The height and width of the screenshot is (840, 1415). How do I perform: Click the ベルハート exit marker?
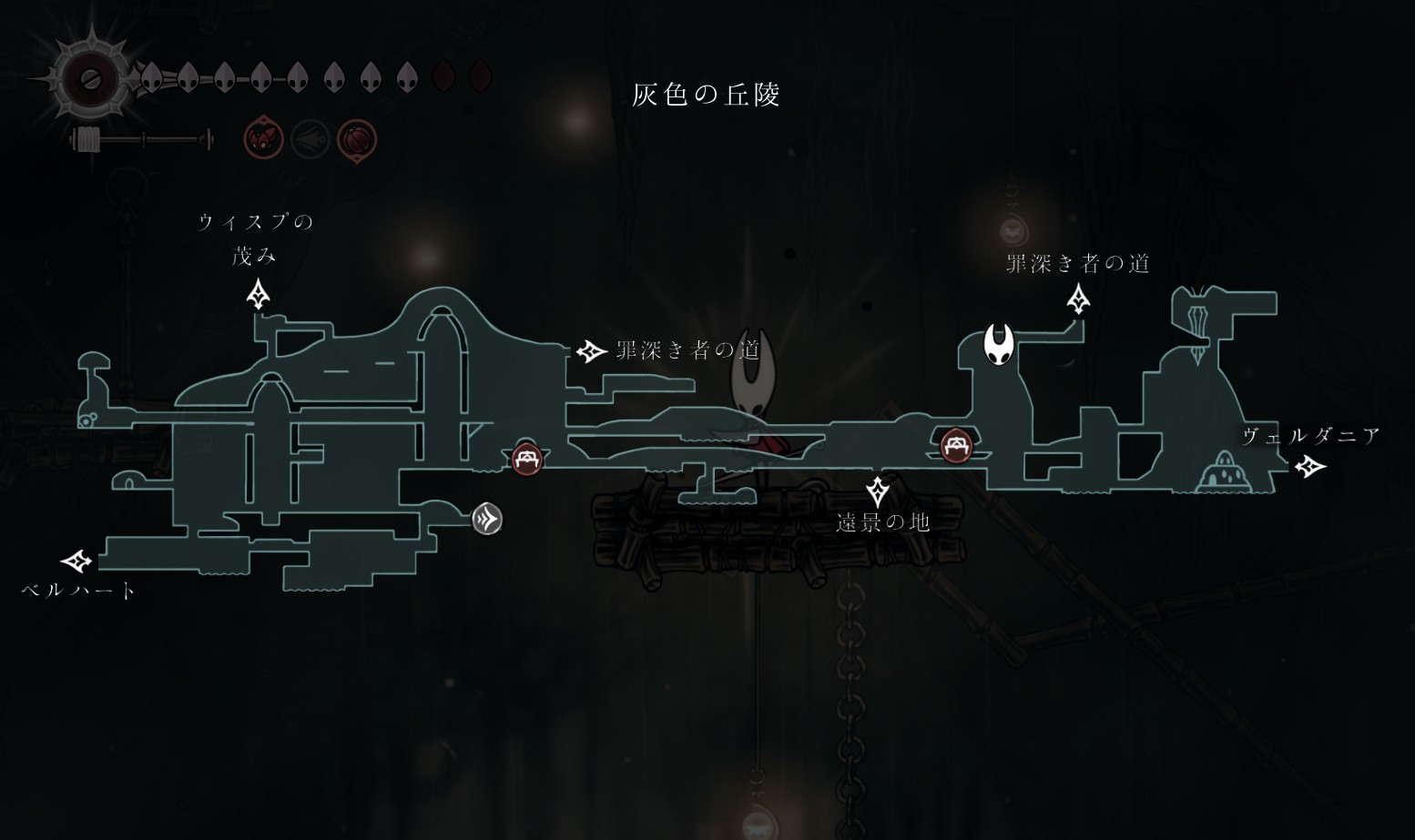point(76,561)
